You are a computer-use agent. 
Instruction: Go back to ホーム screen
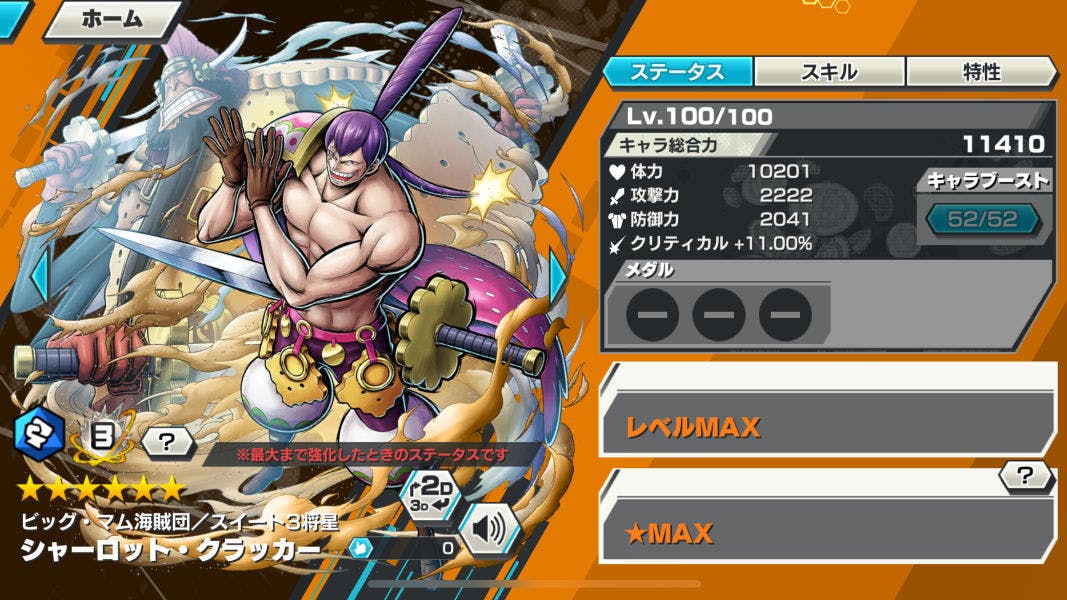110,19
